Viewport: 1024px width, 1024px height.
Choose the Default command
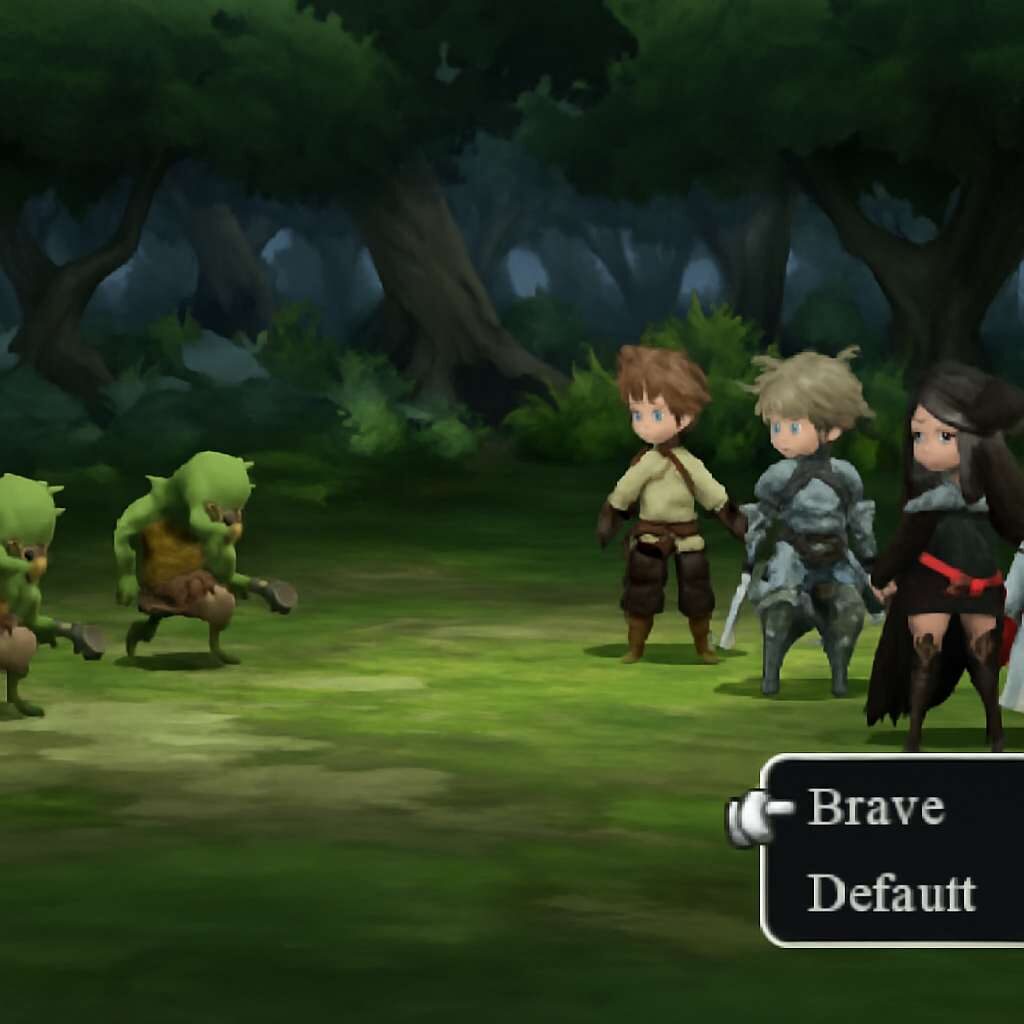[x=890, y=892]
